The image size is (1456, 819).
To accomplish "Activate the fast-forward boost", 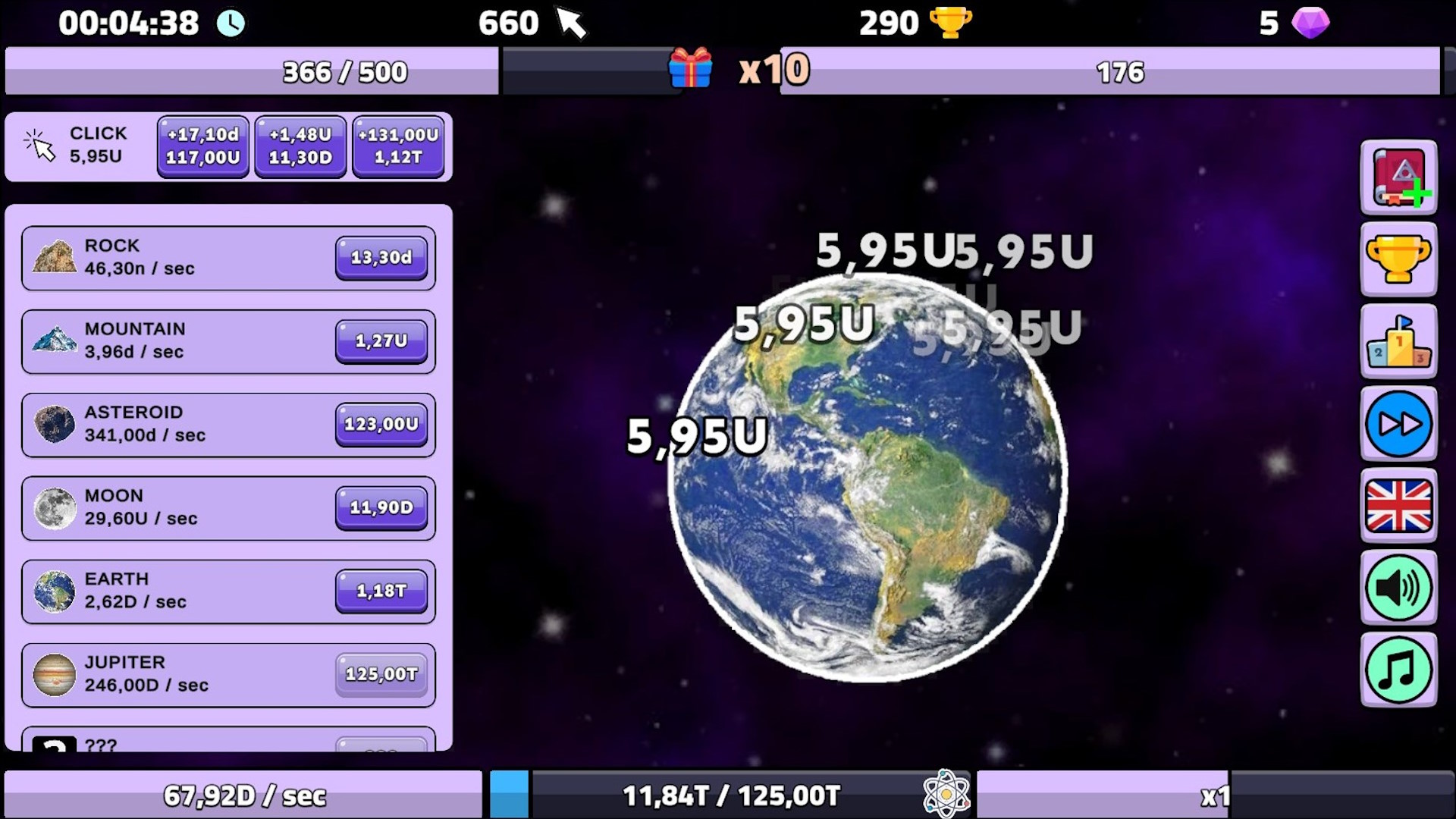I will (x=1399, y=425).
